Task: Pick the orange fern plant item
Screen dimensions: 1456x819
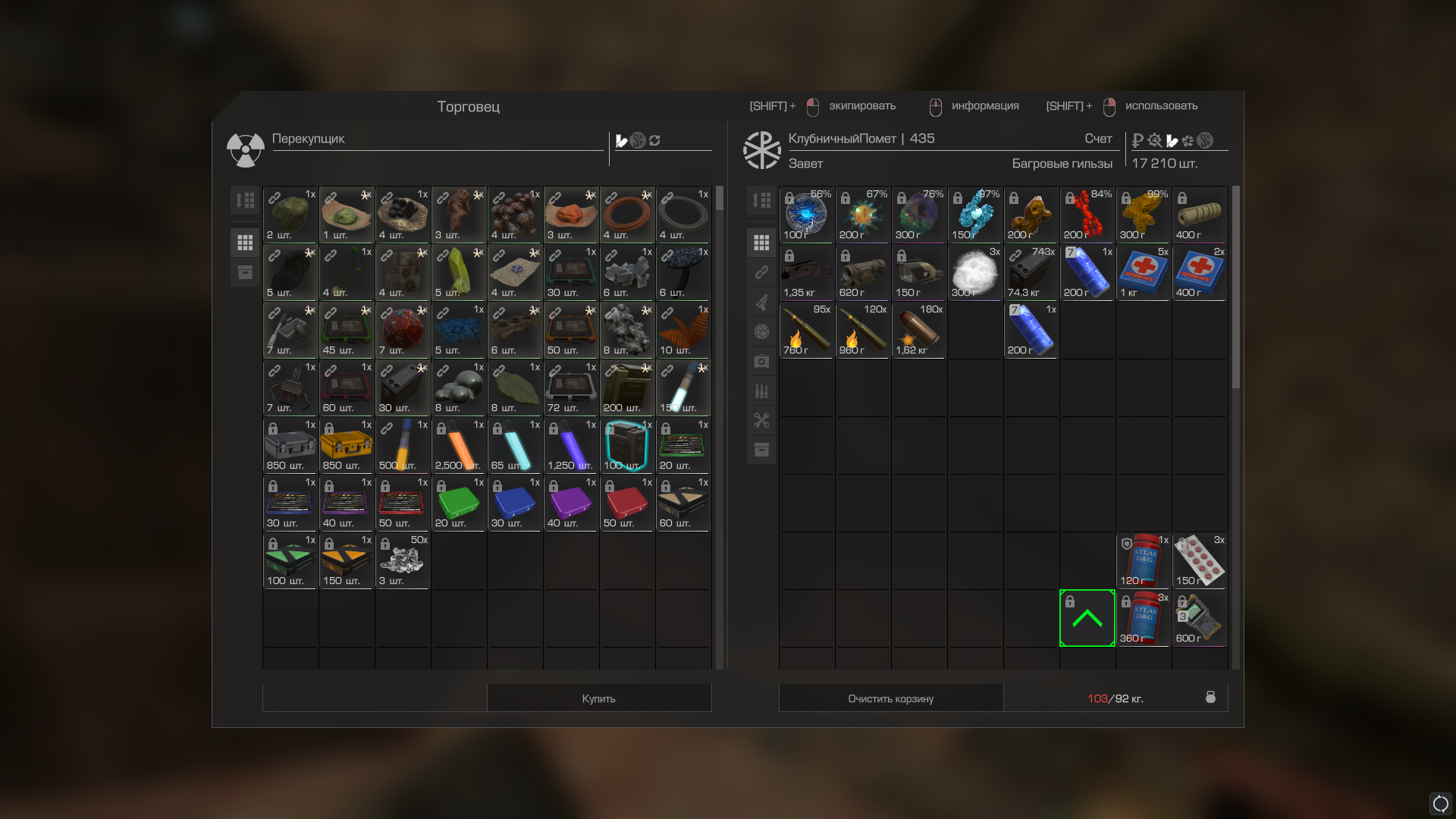Action: pyautogui.click(x=683, y=330)
